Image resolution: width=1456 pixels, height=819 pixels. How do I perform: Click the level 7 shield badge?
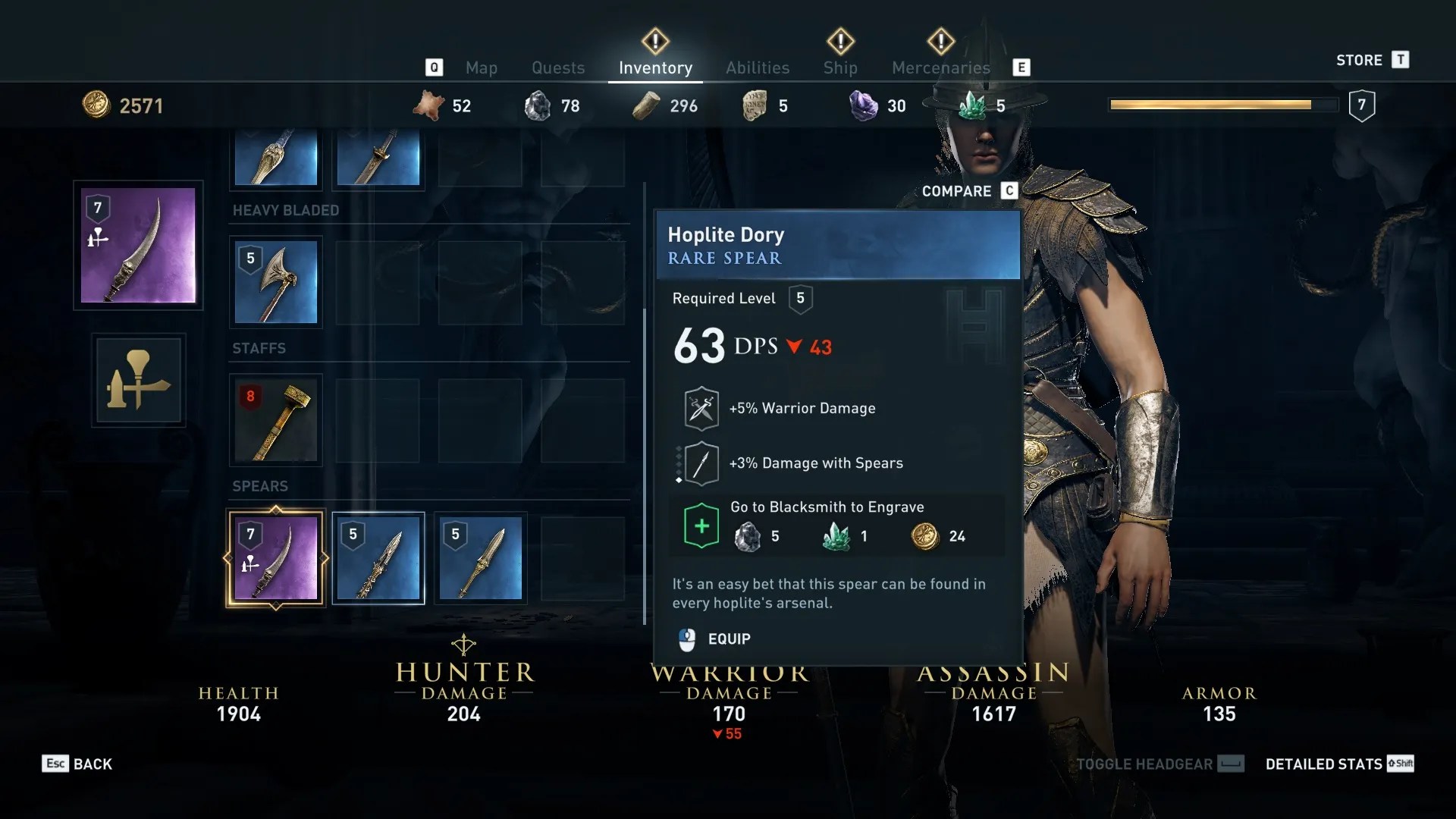pyautogui.click(x=1363, y=105)
